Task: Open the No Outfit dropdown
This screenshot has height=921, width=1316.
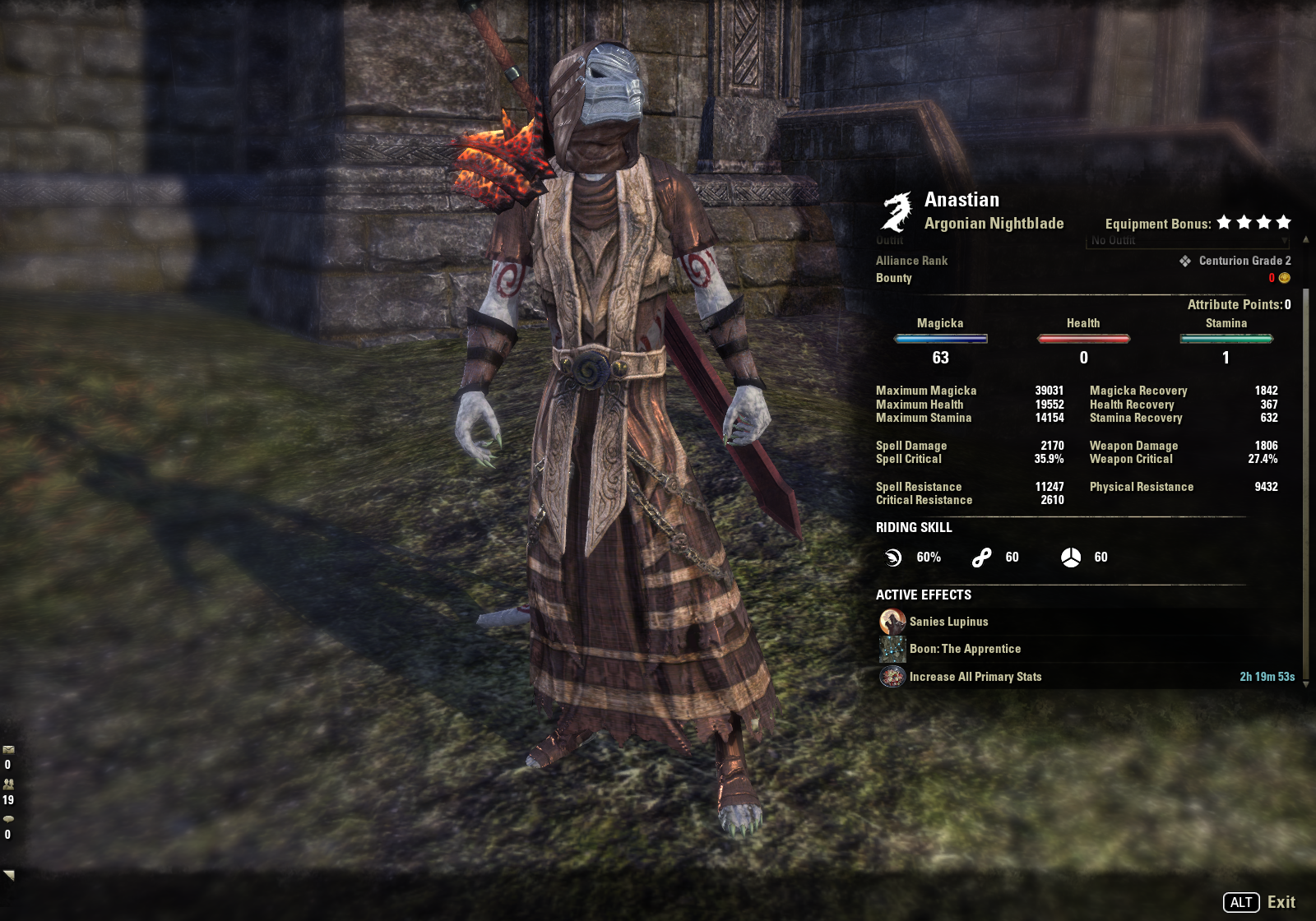Action: point(1187,241)
